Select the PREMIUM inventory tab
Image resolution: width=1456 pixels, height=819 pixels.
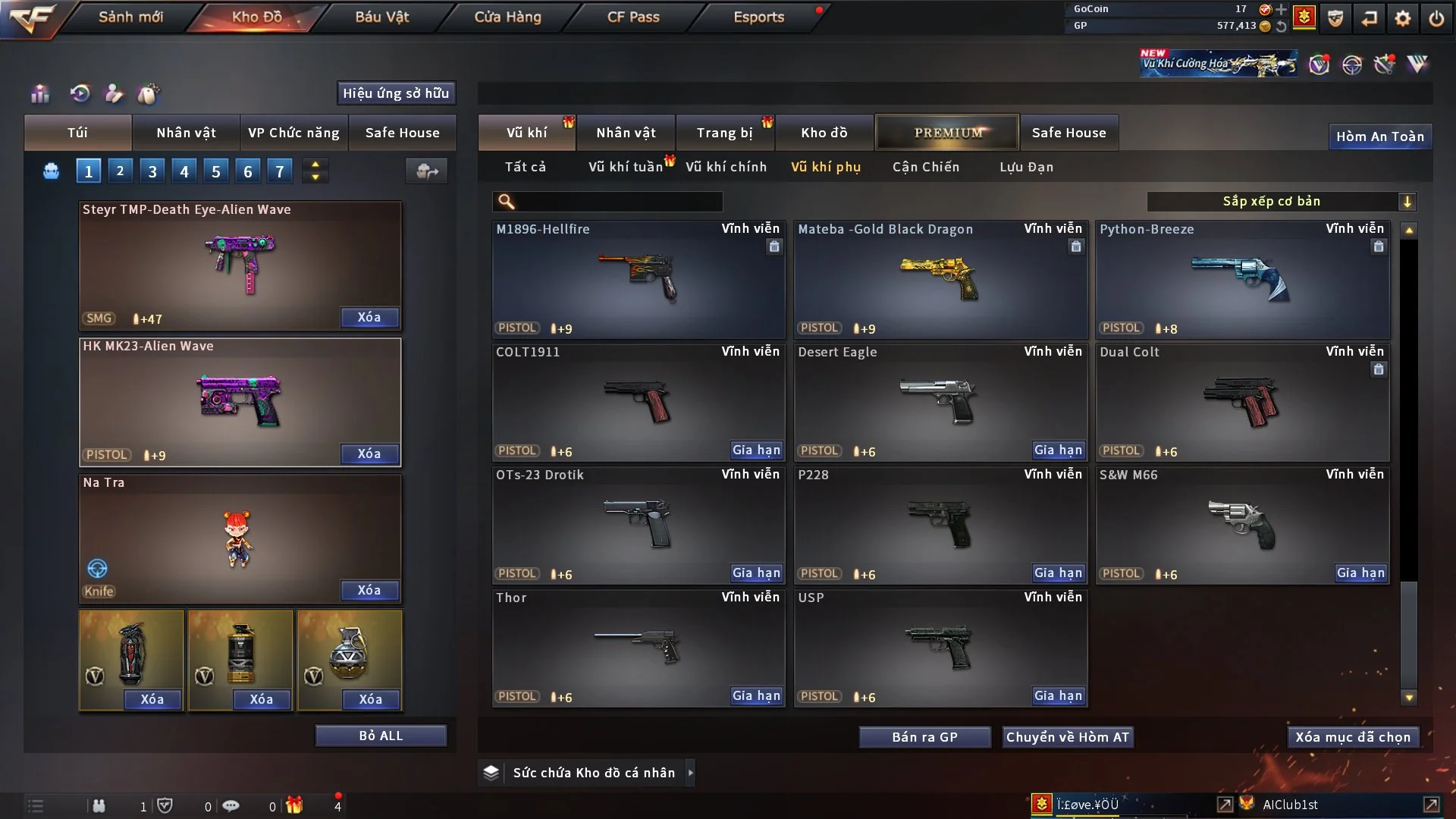pyautogui.click(x=947, y=133)
